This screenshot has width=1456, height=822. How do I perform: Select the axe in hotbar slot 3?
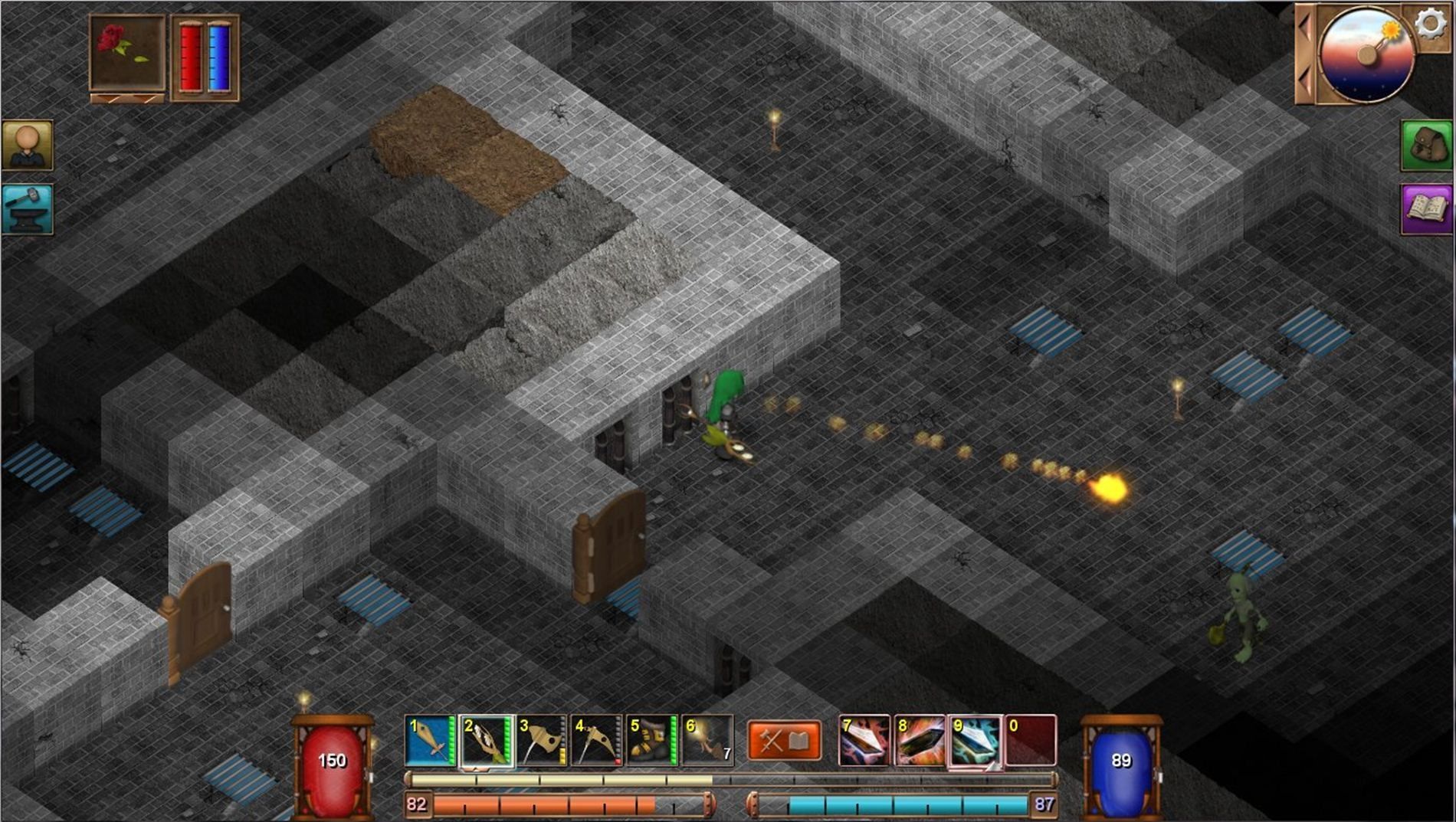click(x=542, y=740)
